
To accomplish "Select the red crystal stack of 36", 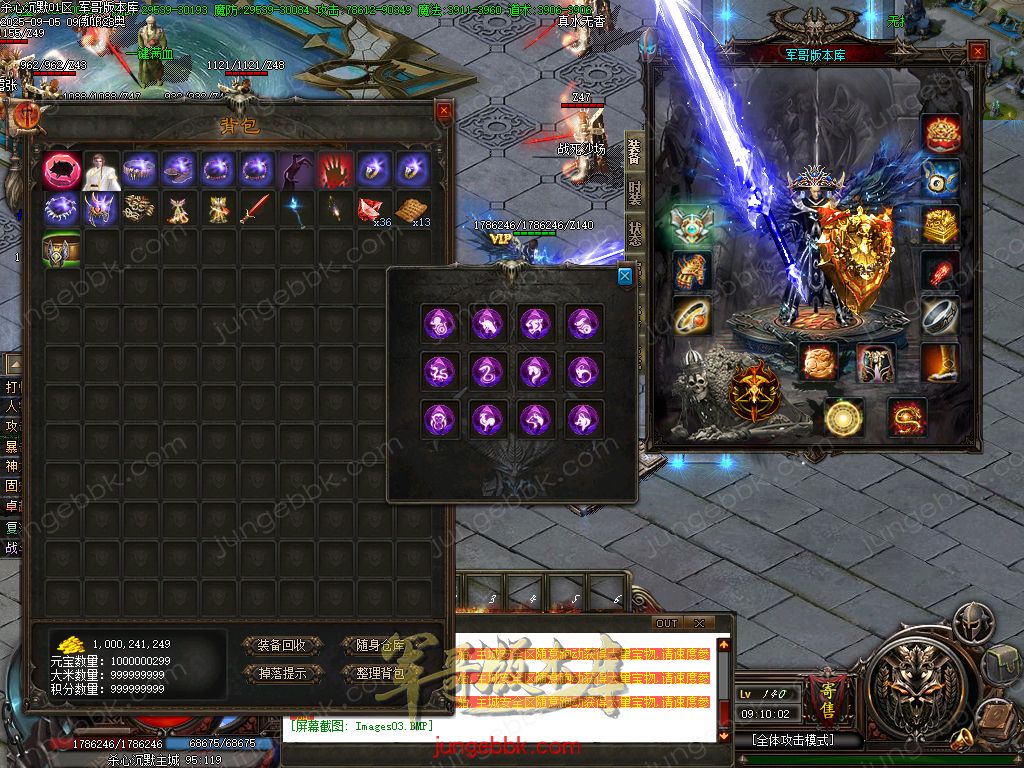I will [374, 210].
